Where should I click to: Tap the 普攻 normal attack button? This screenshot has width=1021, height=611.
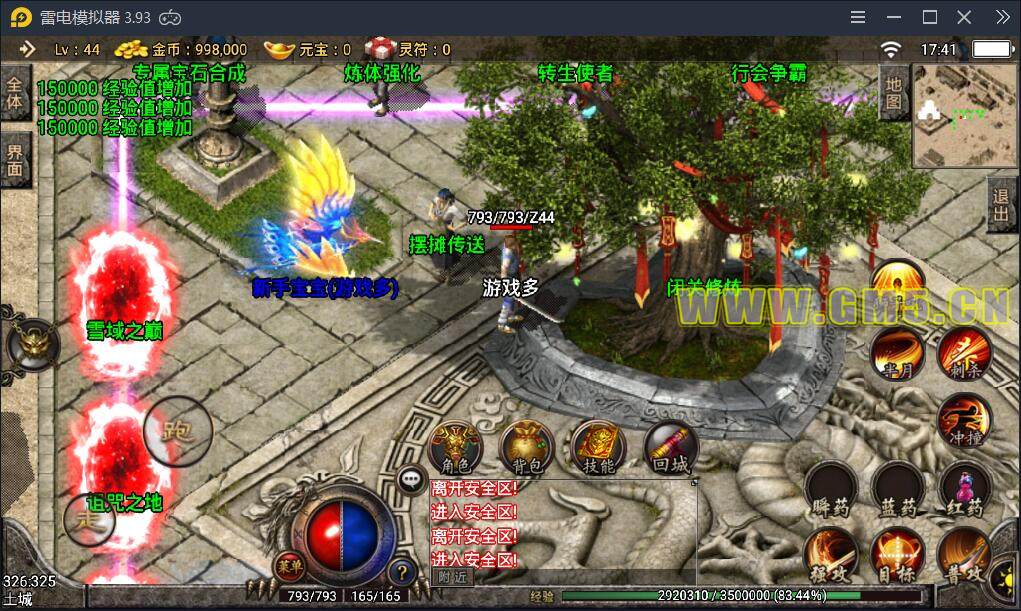[x=964, y=555]
